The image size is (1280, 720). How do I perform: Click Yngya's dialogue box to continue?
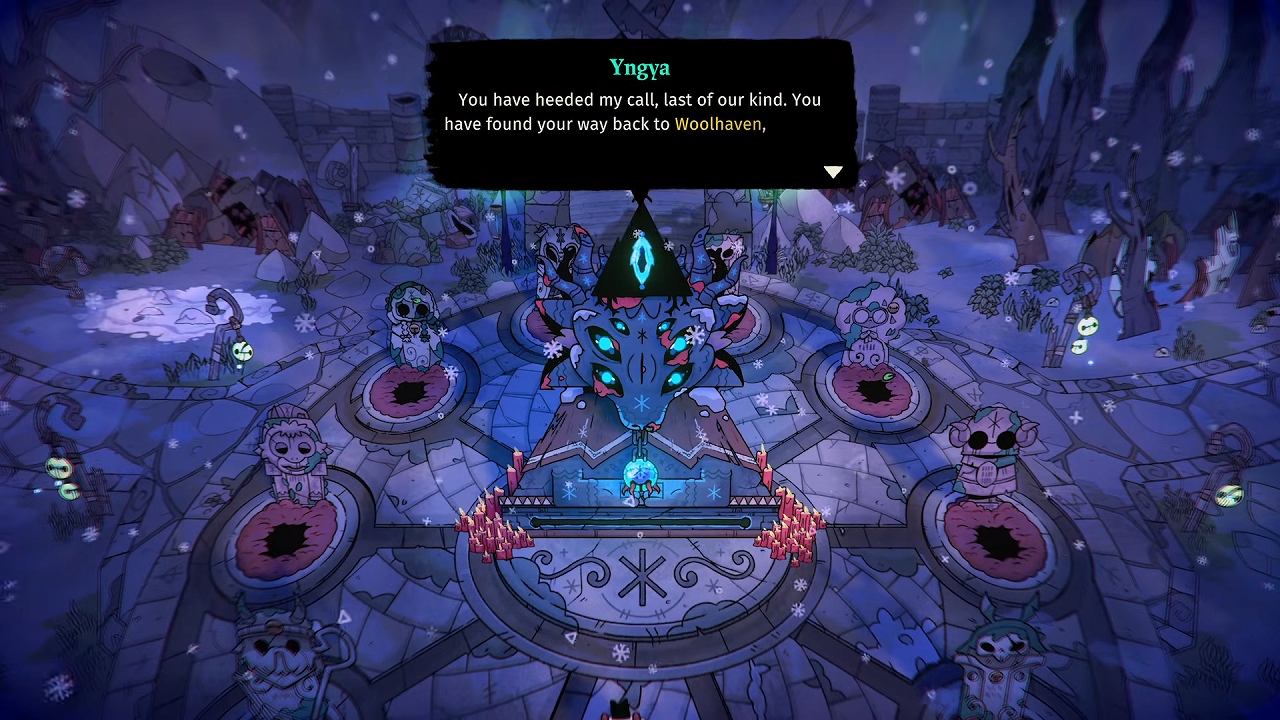(640, 112)
